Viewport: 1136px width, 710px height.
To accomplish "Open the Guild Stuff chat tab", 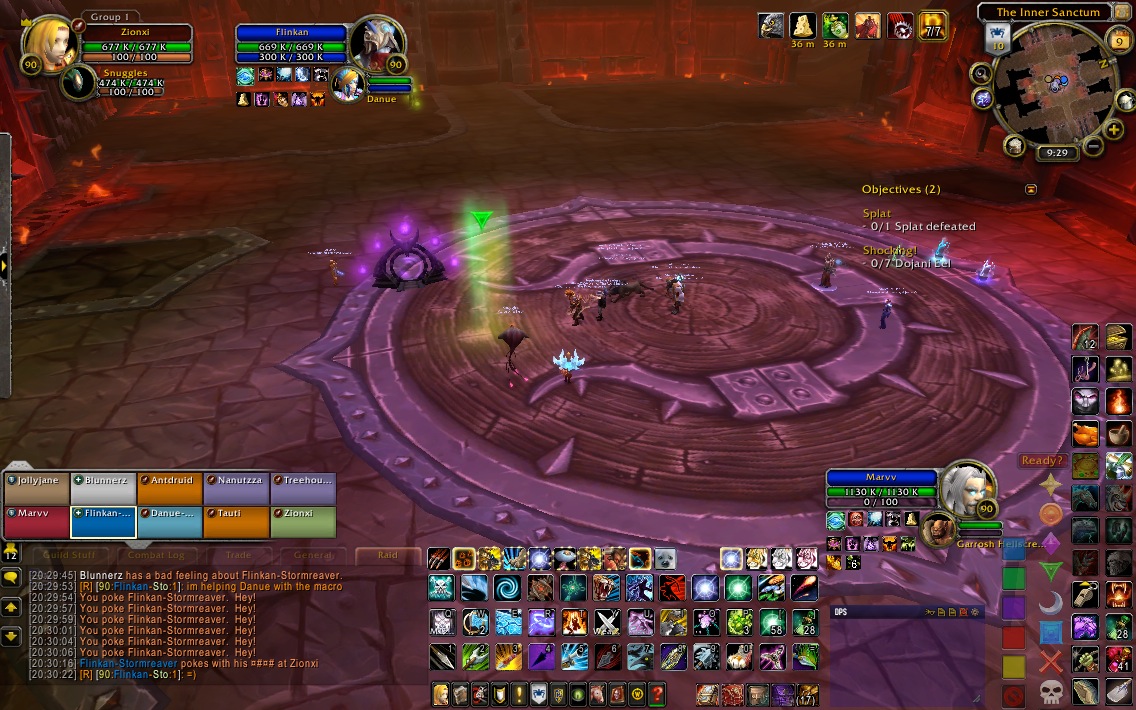I will point(69,555).
